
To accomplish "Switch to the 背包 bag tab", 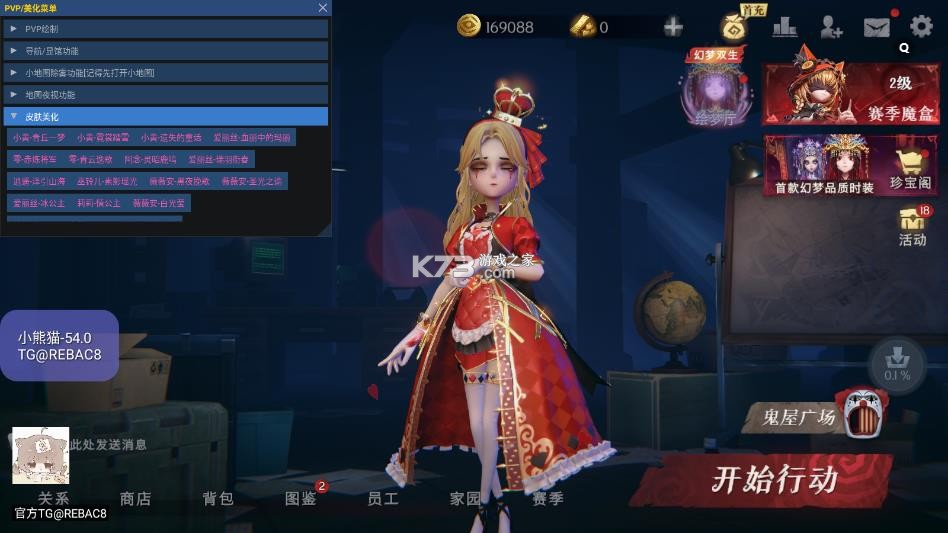I will tap(217, 498).
